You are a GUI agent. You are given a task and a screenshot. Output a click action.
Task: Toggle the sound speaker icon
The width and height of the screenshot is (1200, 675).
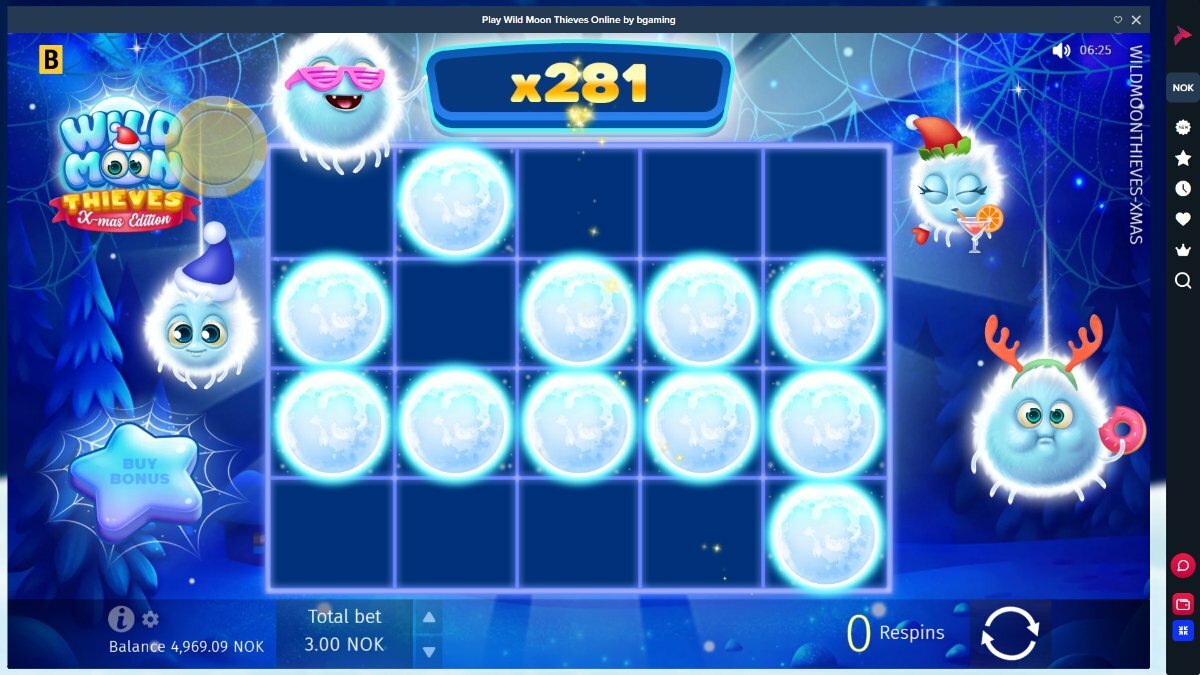1061,50
